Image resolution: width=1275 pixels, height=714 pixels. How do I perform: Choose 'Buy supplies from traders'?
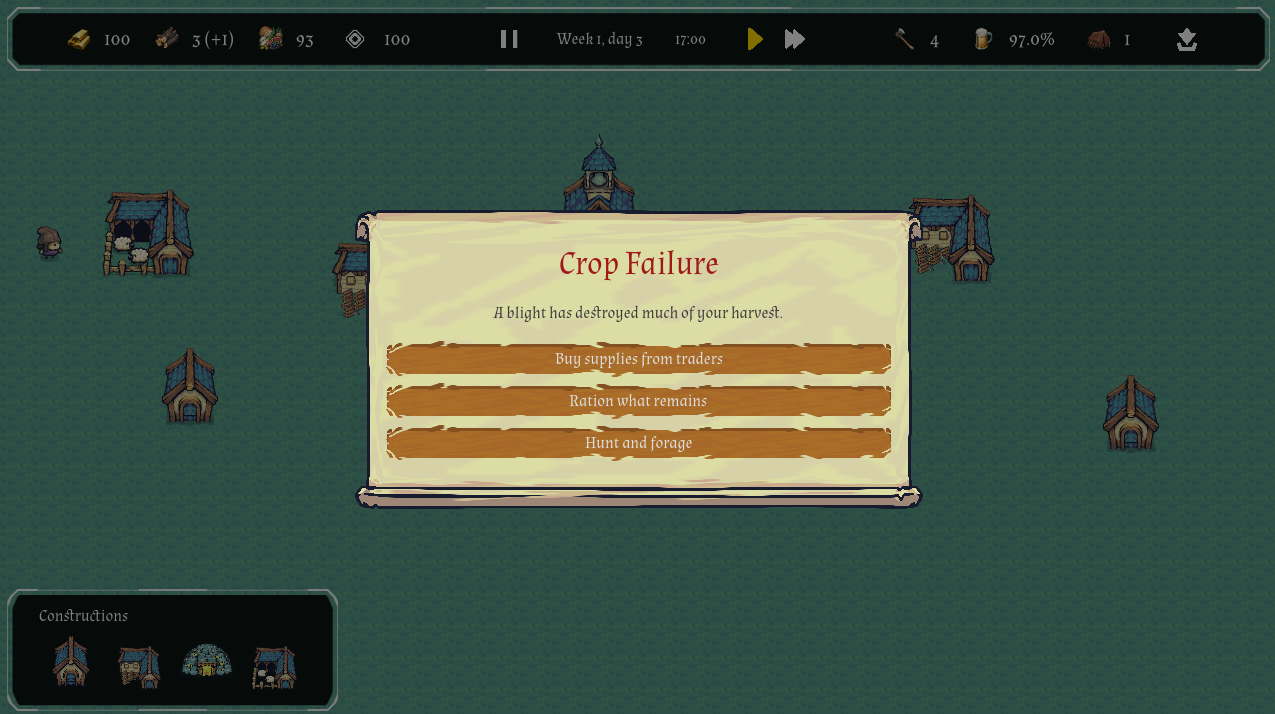[x=638, y=359]
